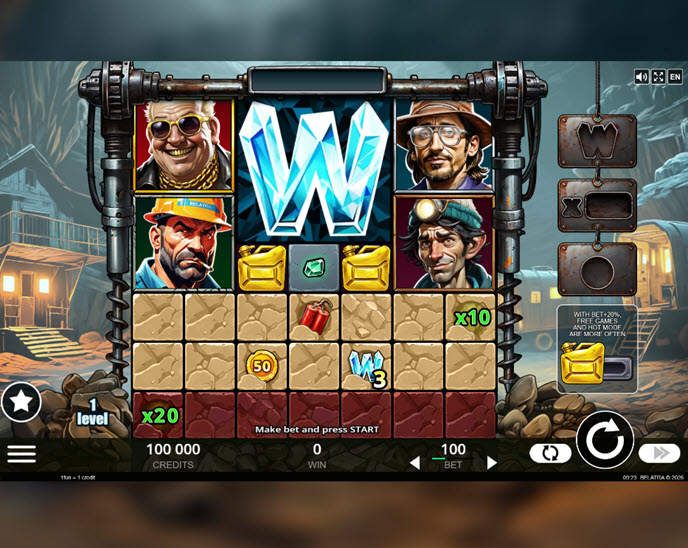This screenshot has width=688, height=548.
Task: Open the hamburger menu
Action: point(21,453)
